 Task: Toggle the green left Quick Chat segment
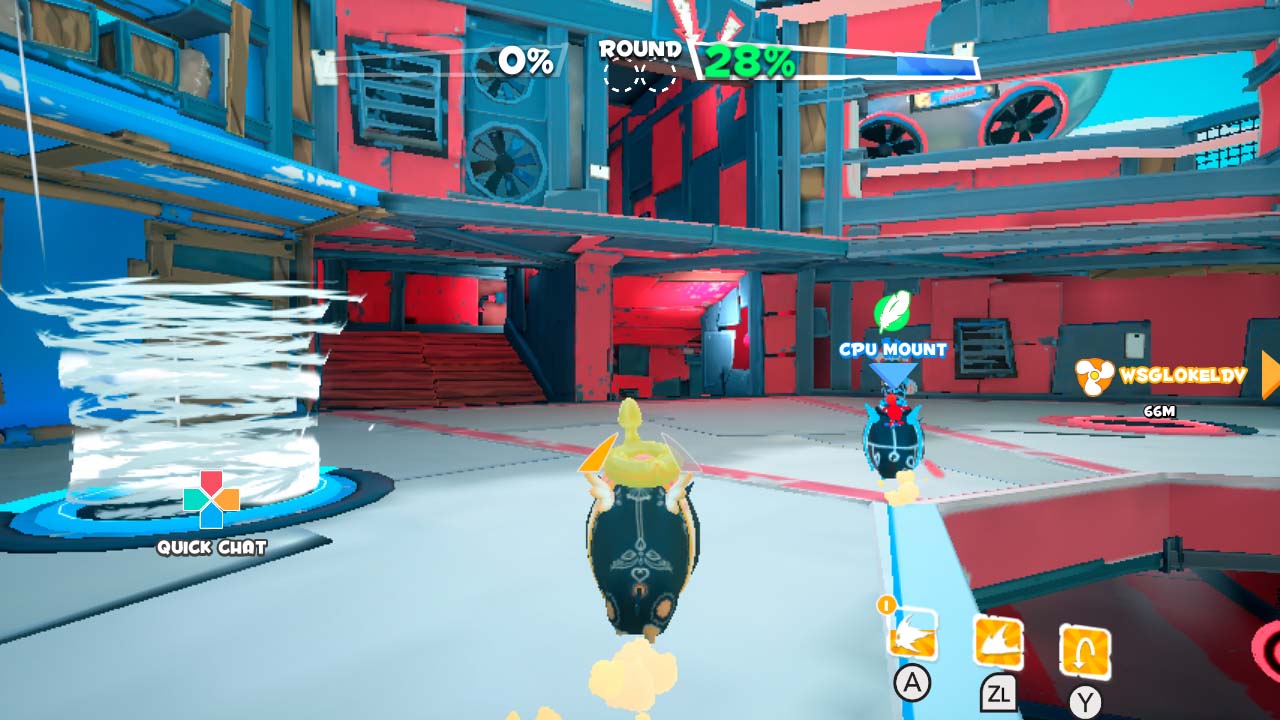click(x=191, y=497)
